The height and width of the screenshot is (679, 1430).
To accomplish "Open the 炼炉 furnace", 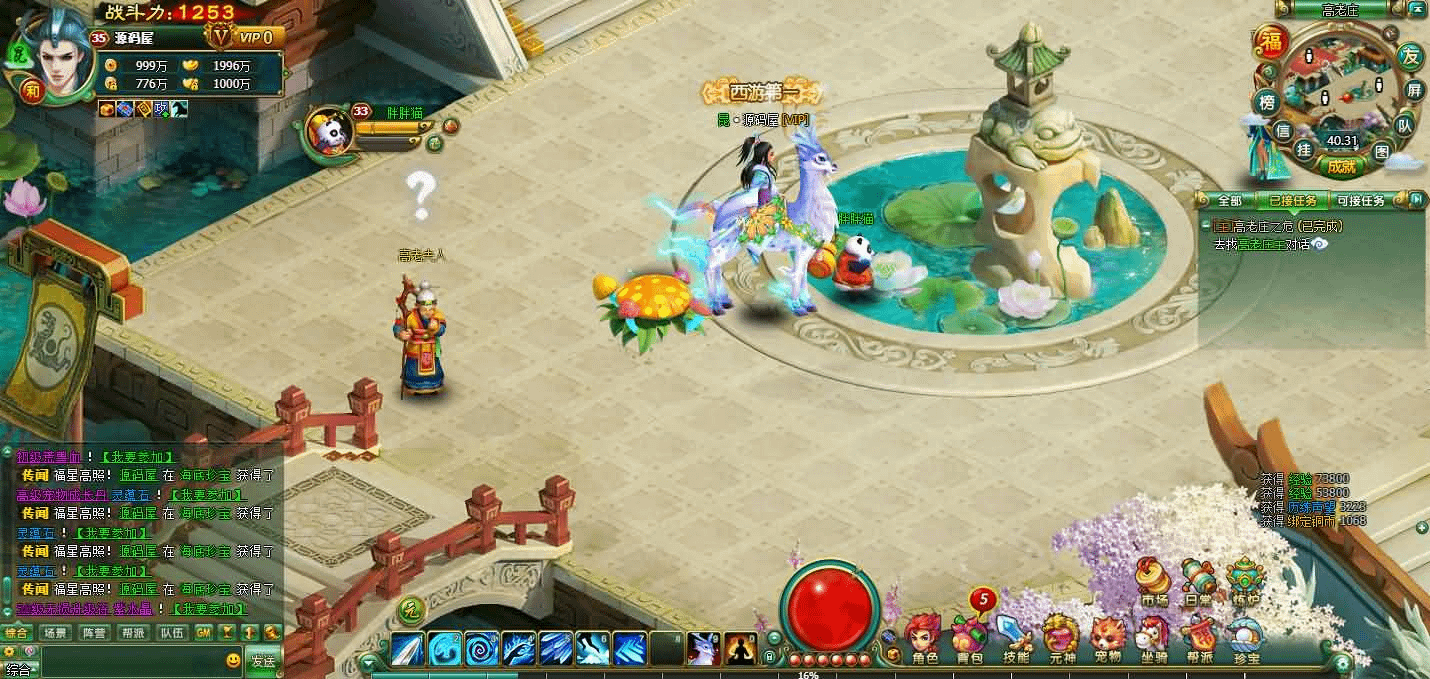I will coord(1244,581).
